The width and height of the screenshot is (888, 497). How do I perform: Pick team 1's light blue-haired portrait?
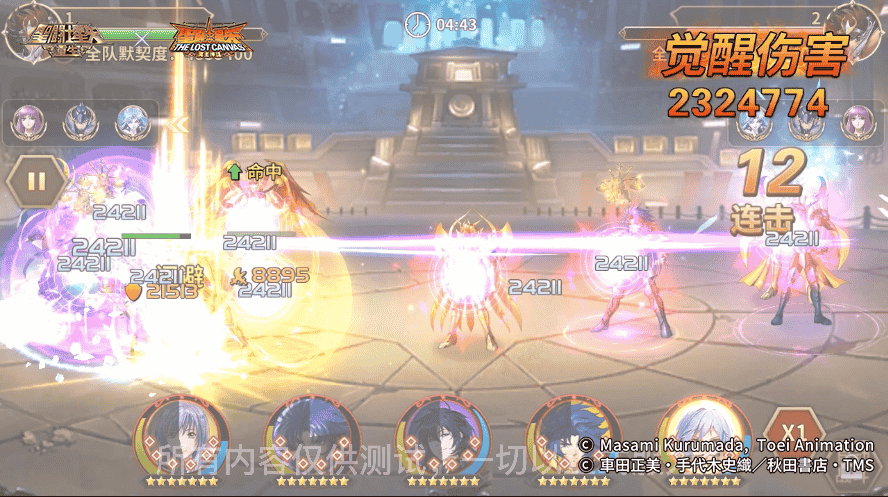[x=130, y=123]
